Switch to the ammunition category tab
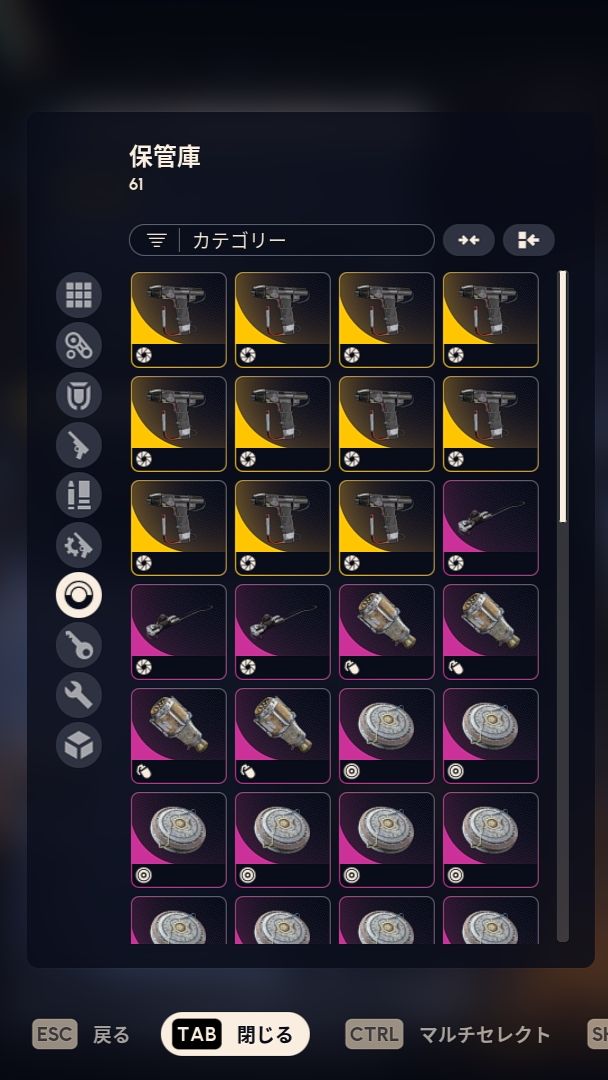Screen dimensions: 608x1080 tap(79, 495)
